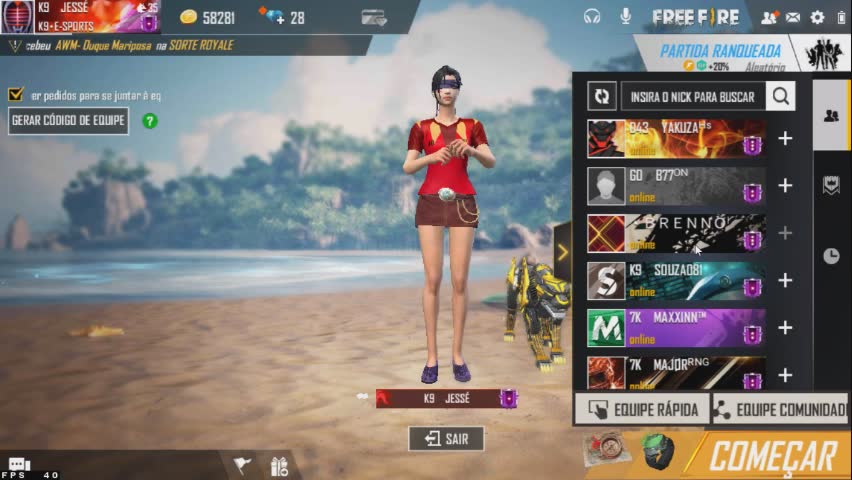852x480 pixels.
Task: Invite YAKUZA with the plus button
Action: point(785,139)
